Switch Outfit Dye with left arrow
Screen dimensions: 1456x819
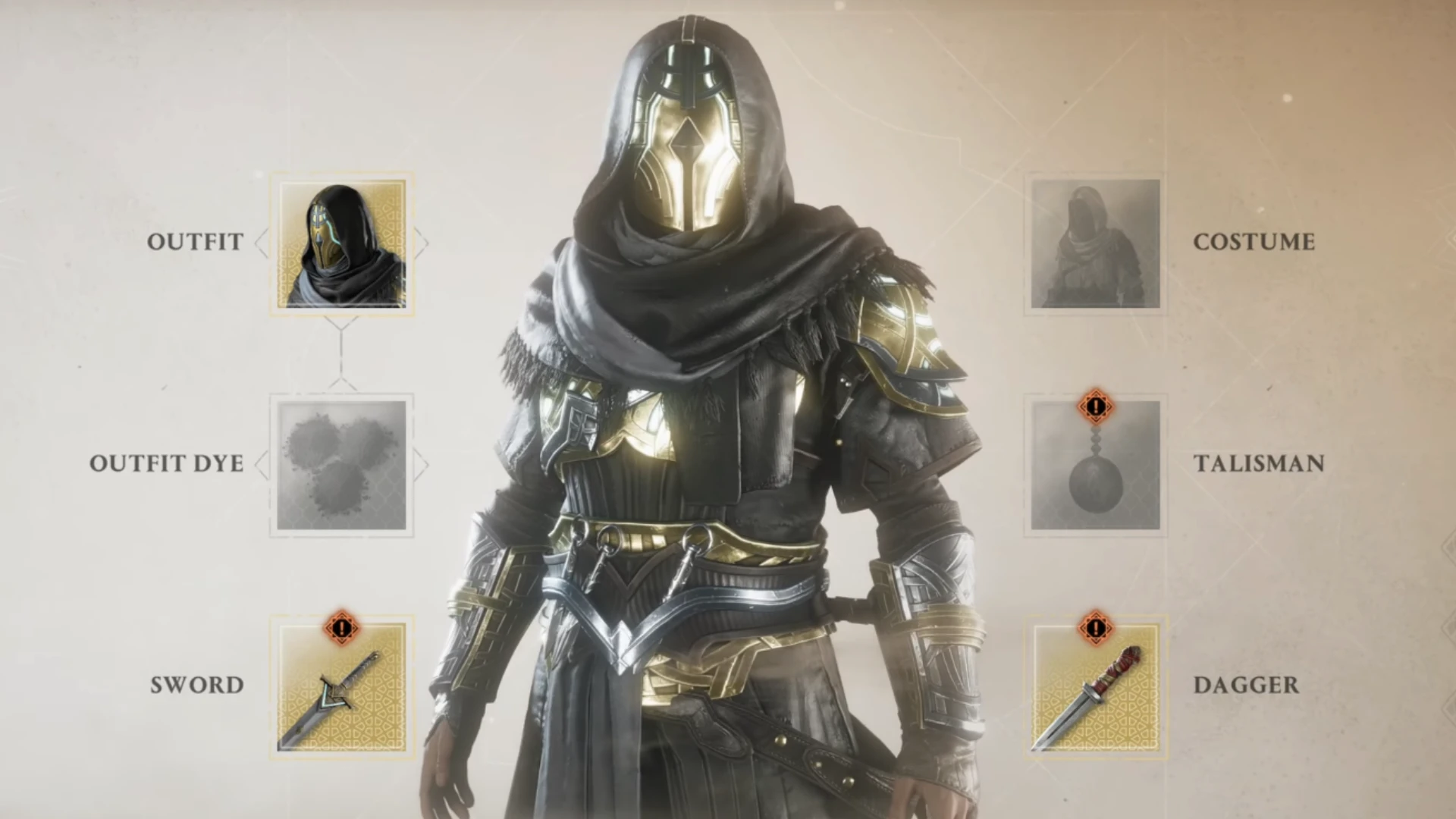[x=262, y=465]
